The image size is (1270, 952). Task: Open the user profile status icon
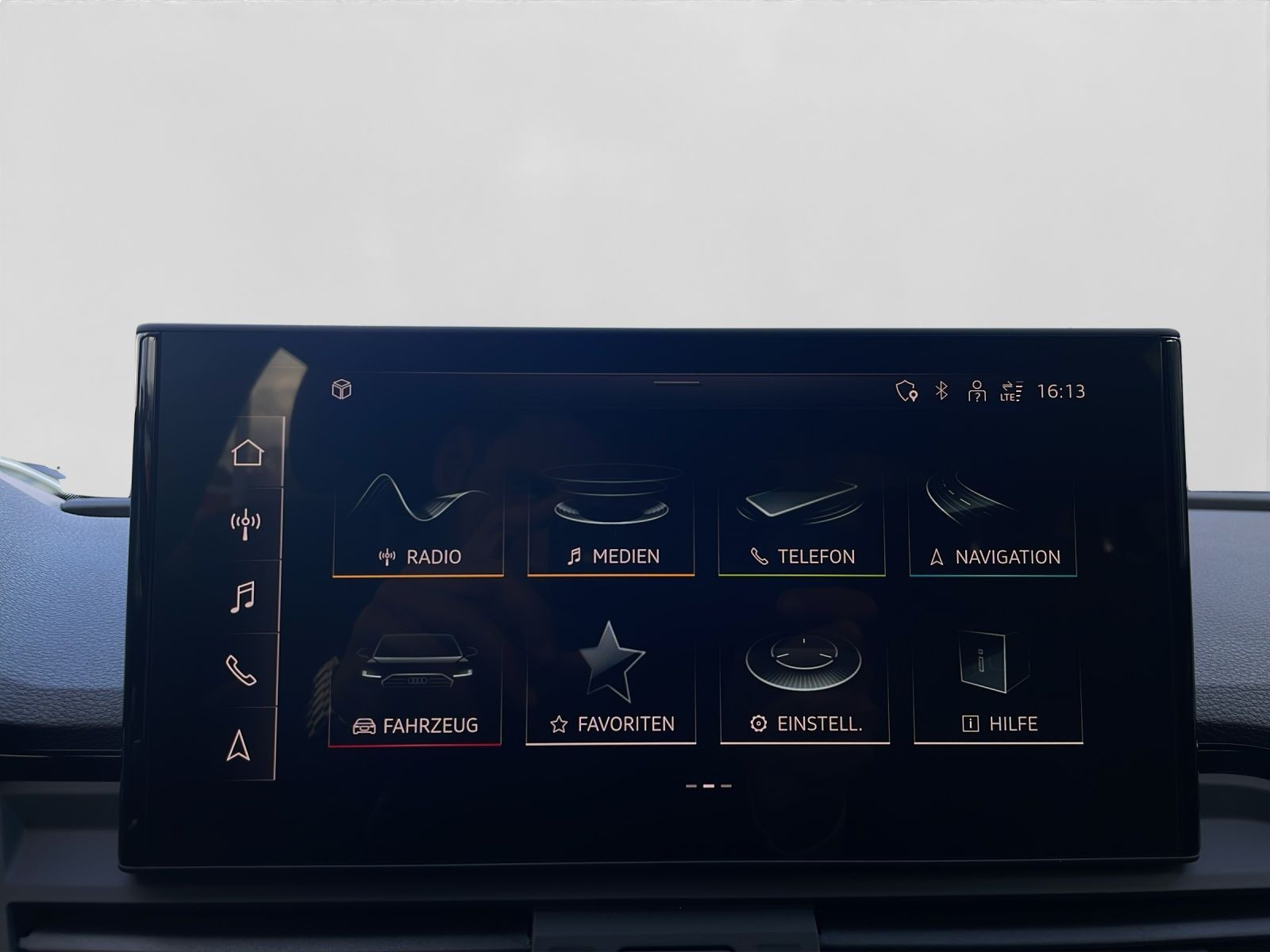coord(976,391)
